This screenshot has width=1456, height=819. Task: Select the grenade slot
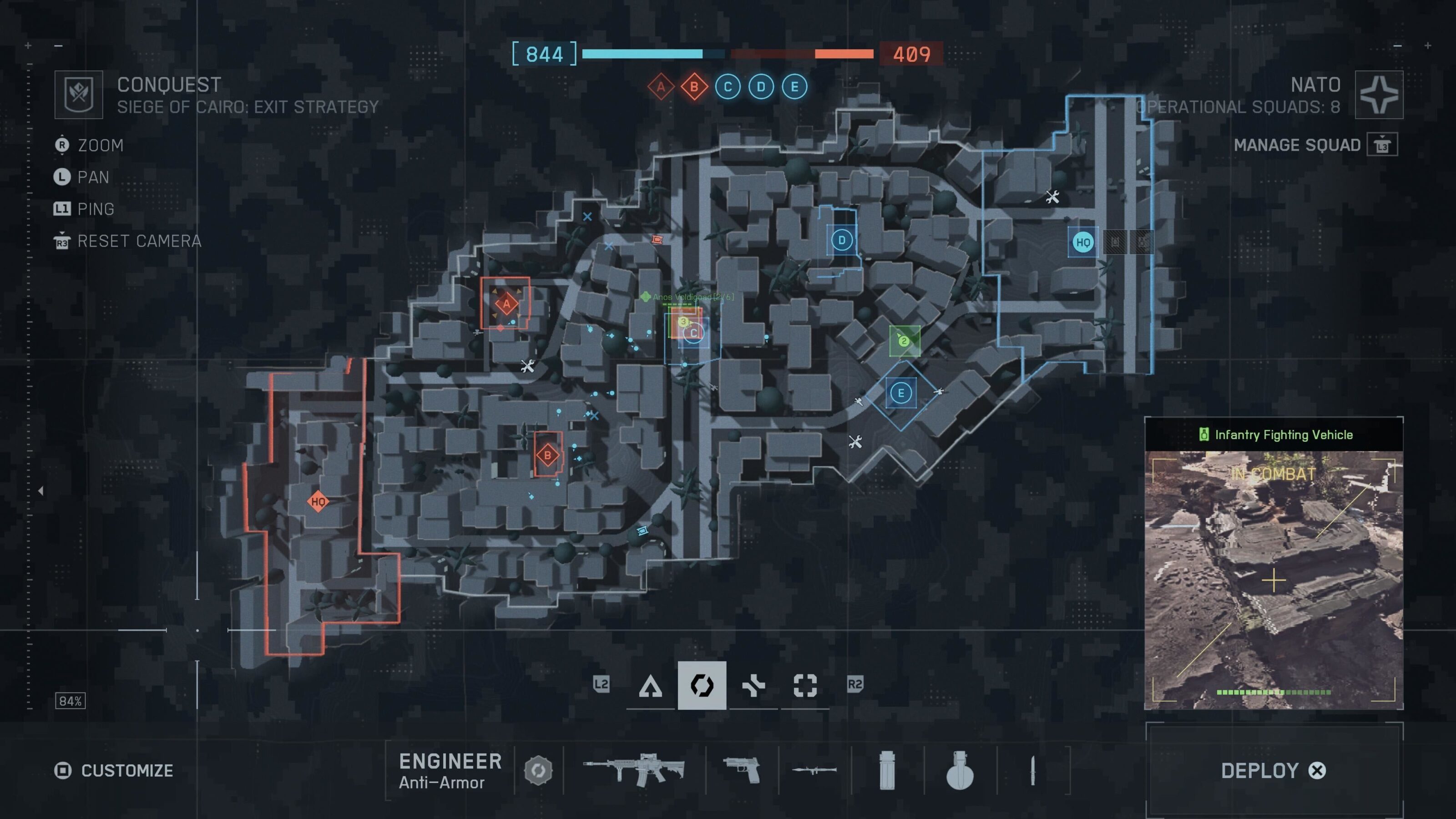coord(959,770)
